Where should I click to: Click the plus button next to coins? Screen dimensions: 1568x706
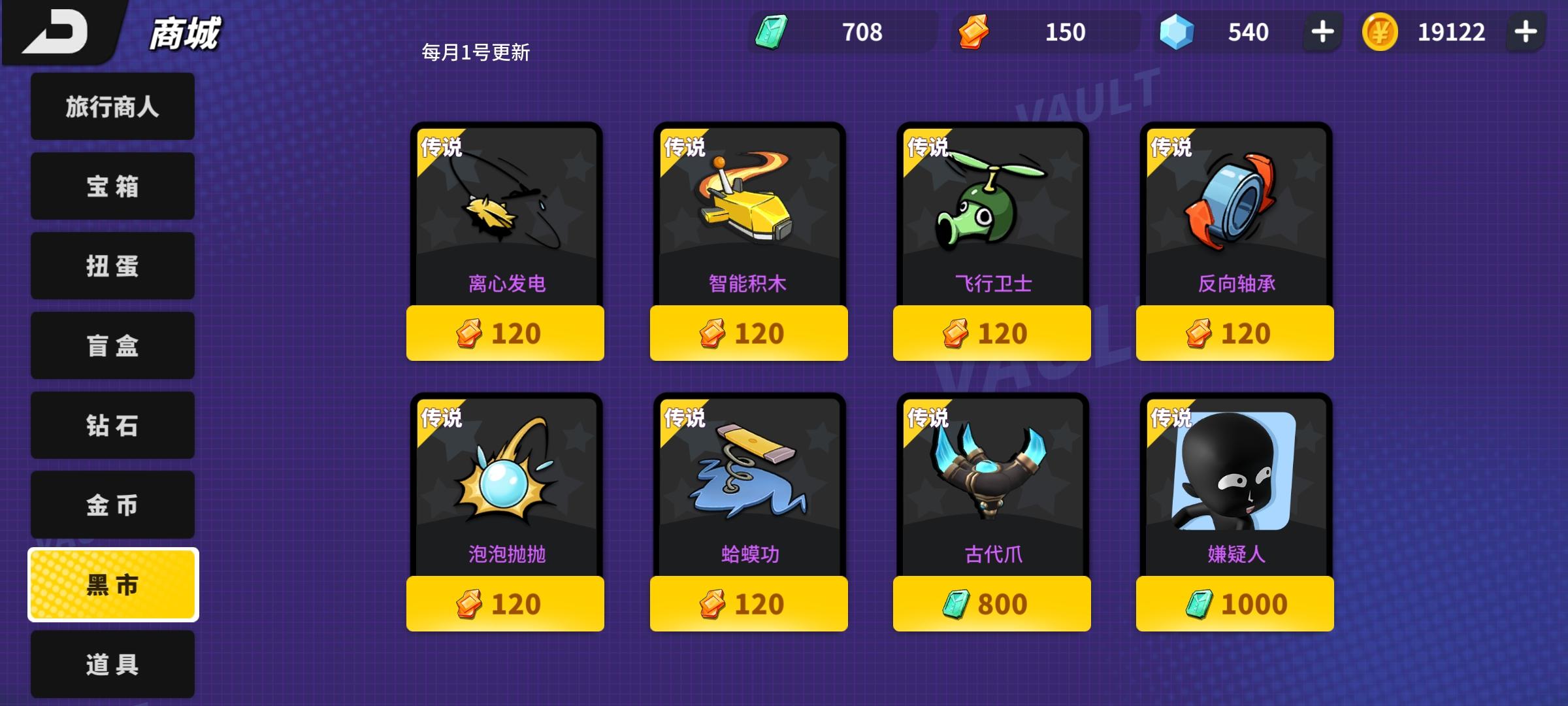point(1527,31)
